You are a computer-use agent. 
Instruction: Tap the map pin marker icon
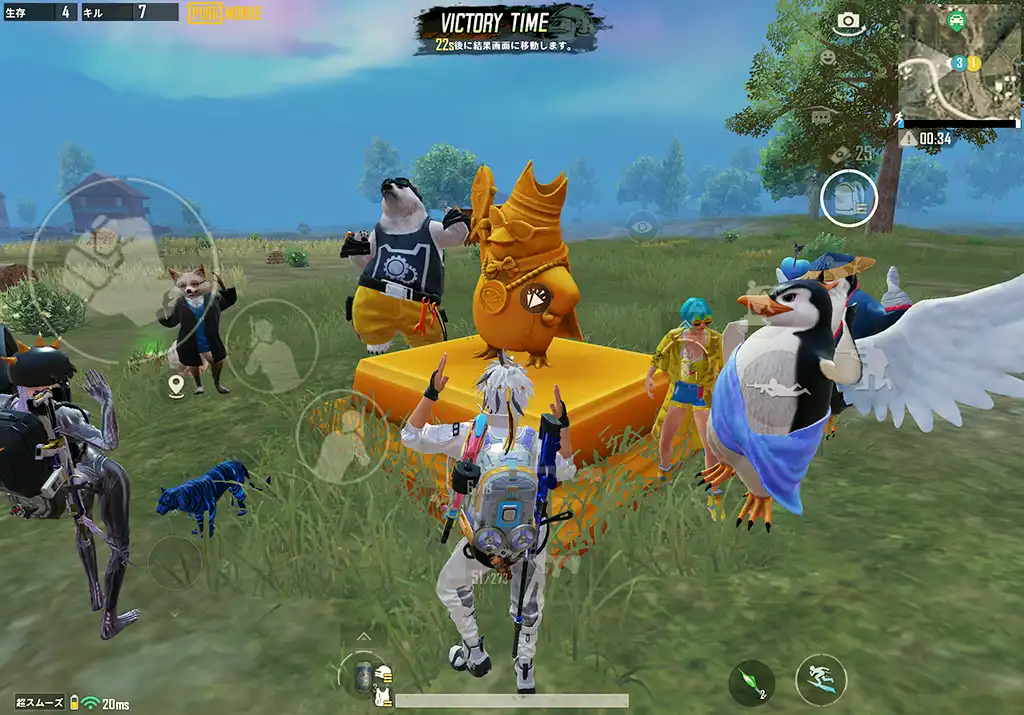[177, 385]
